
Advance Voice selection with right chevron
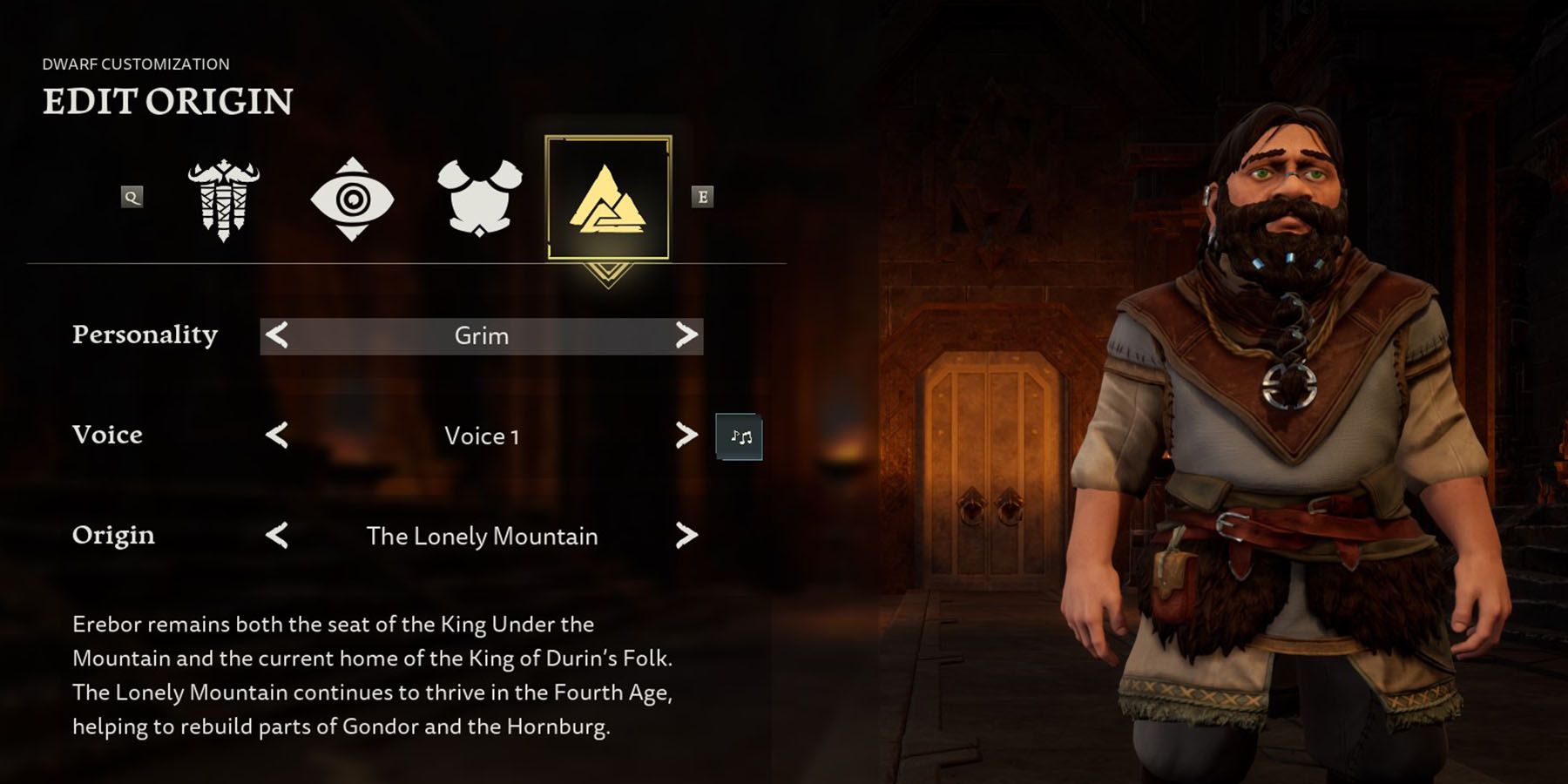(686, 437)
